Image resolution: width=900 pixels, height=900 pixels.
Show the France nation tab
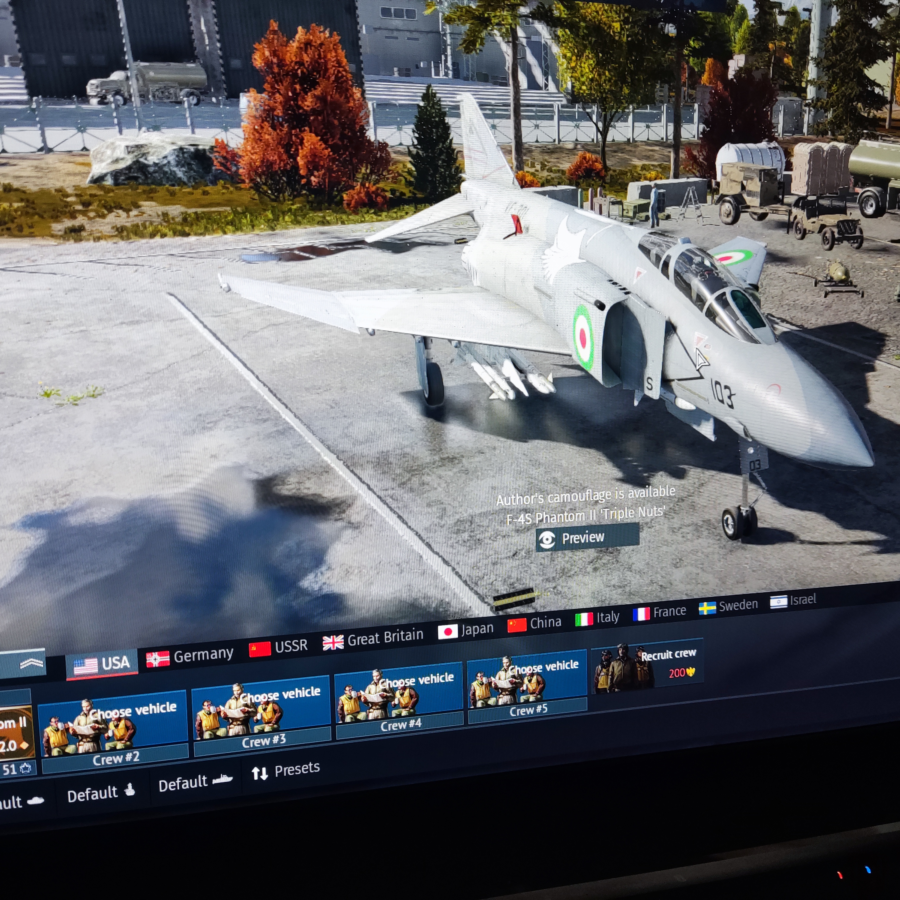coord(659,612)
